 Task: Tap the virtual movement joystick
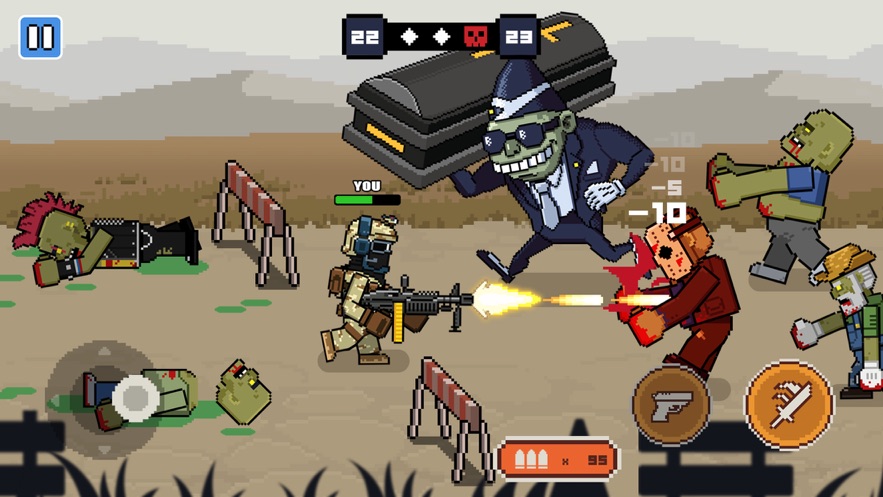[x=134, y=398]
